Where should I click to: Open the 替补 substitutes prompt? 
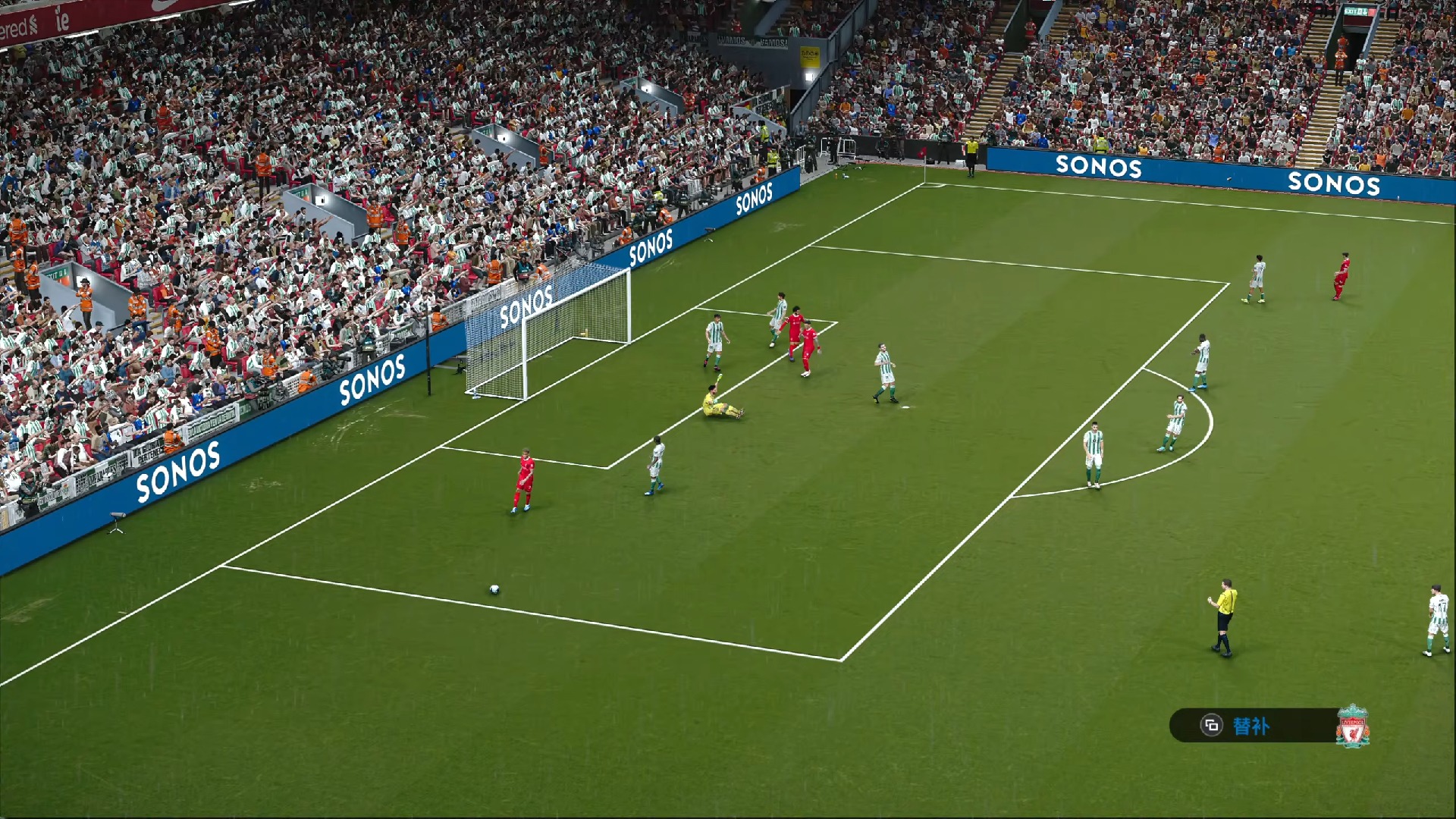1249,726
